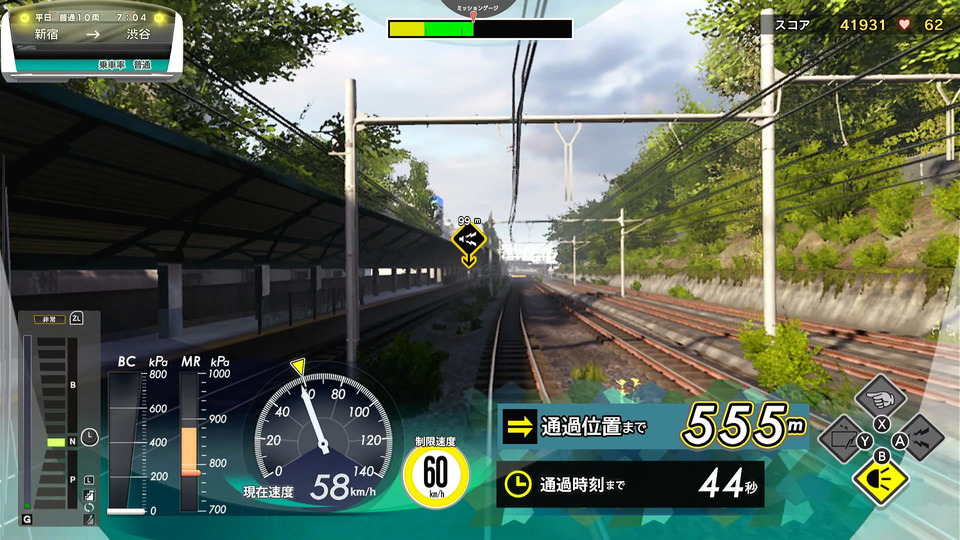This screenshot has width=960, height=540.
Task: Toggle the windshield wiper icon
Action: click(x=841, y=438)
